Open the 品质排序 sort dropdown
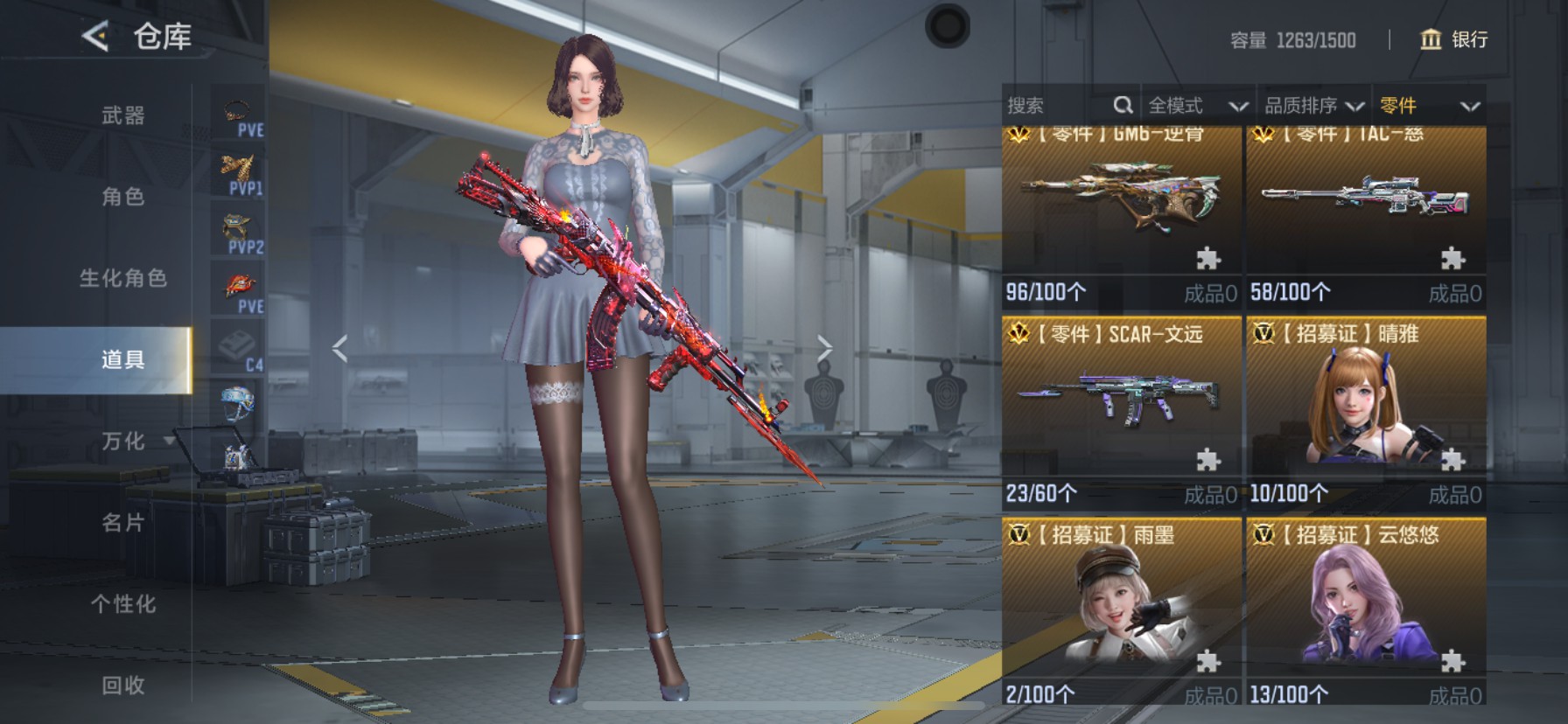1568x724 pixels. [x=1312, y=106]
